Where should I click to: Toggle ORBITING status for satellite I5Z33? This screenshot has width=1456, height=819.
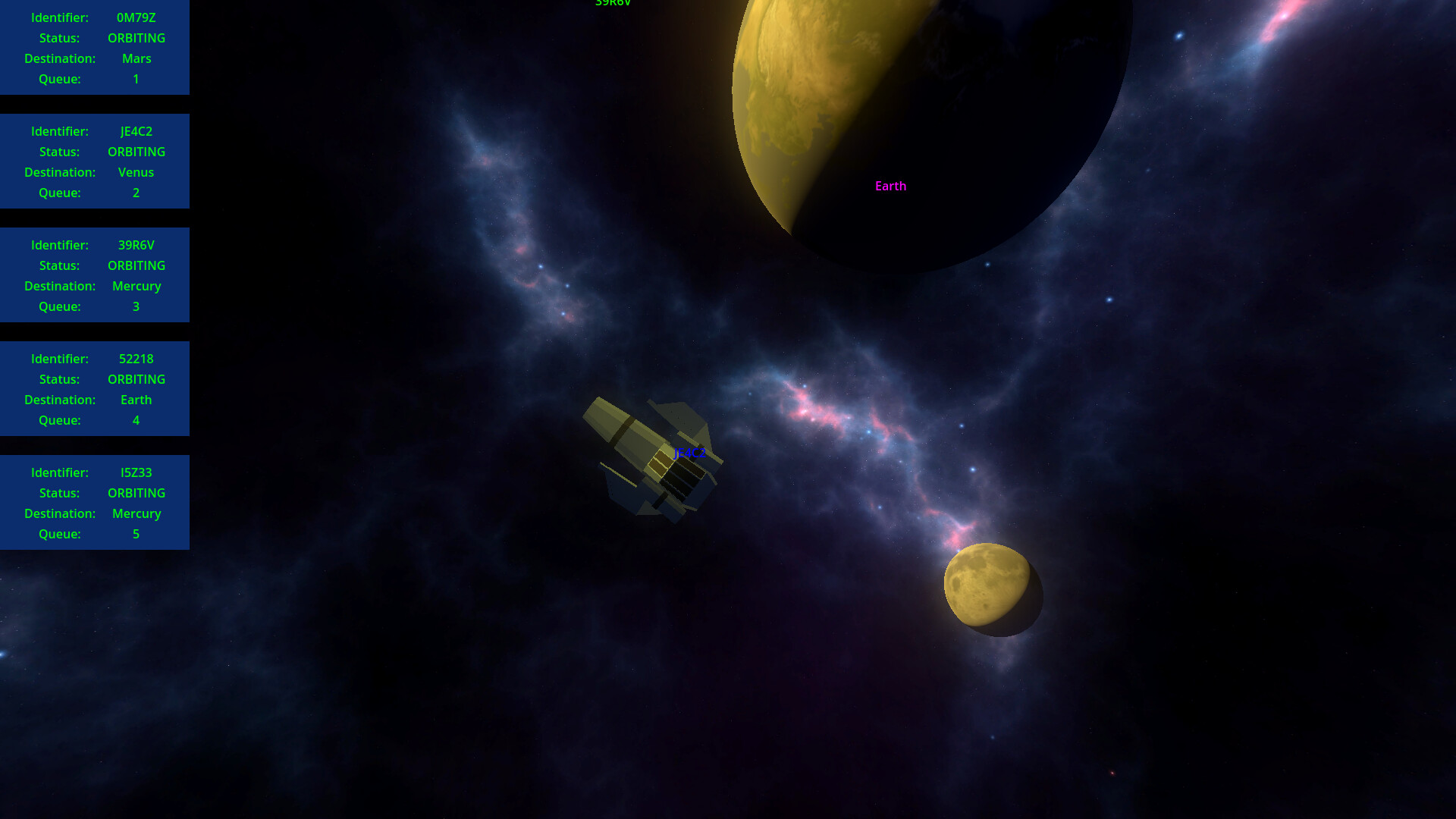coord(136,493)
